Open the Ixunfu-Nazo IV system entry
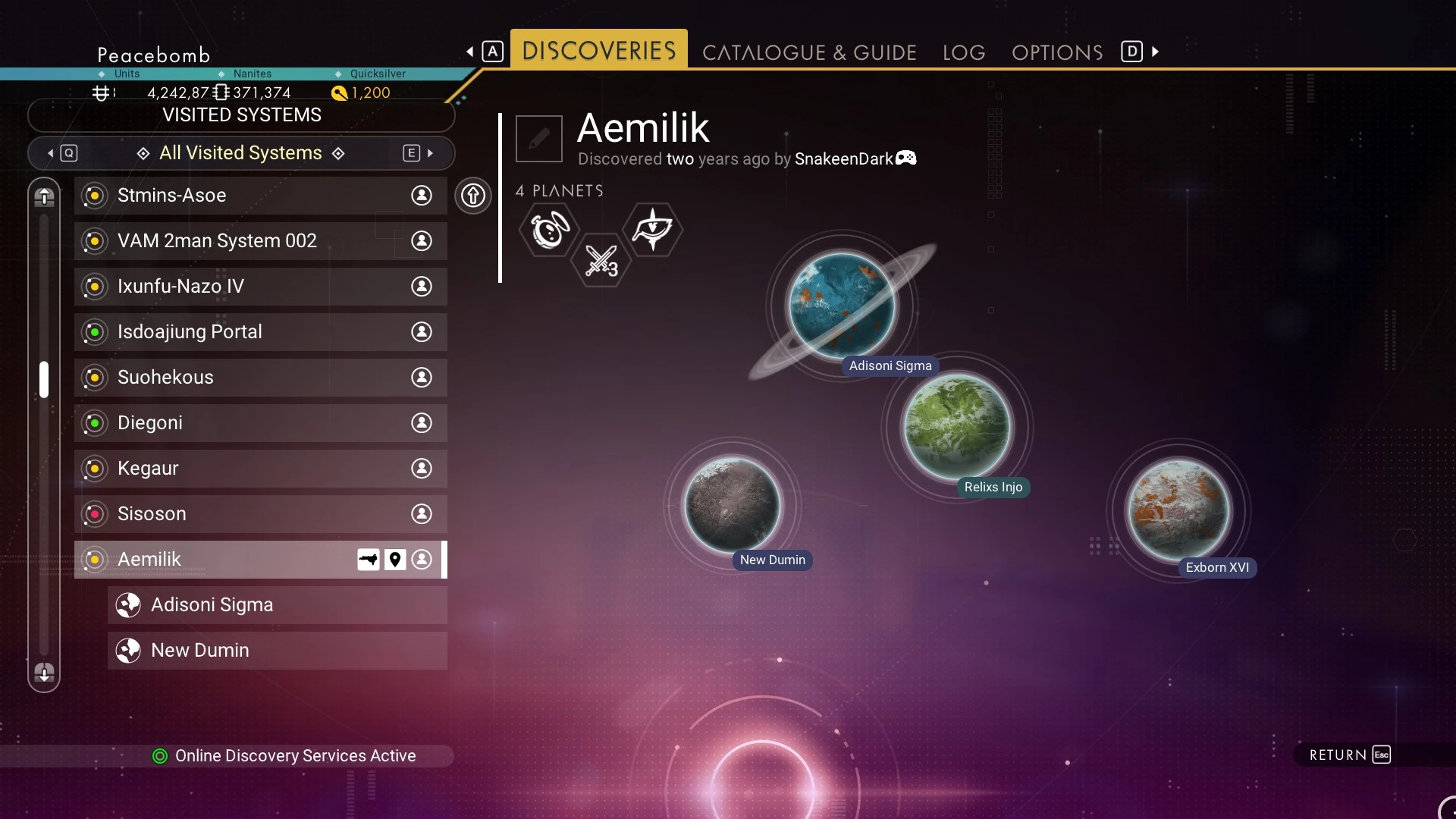Viewport: 1456px width, 819px height. (260, 287)
